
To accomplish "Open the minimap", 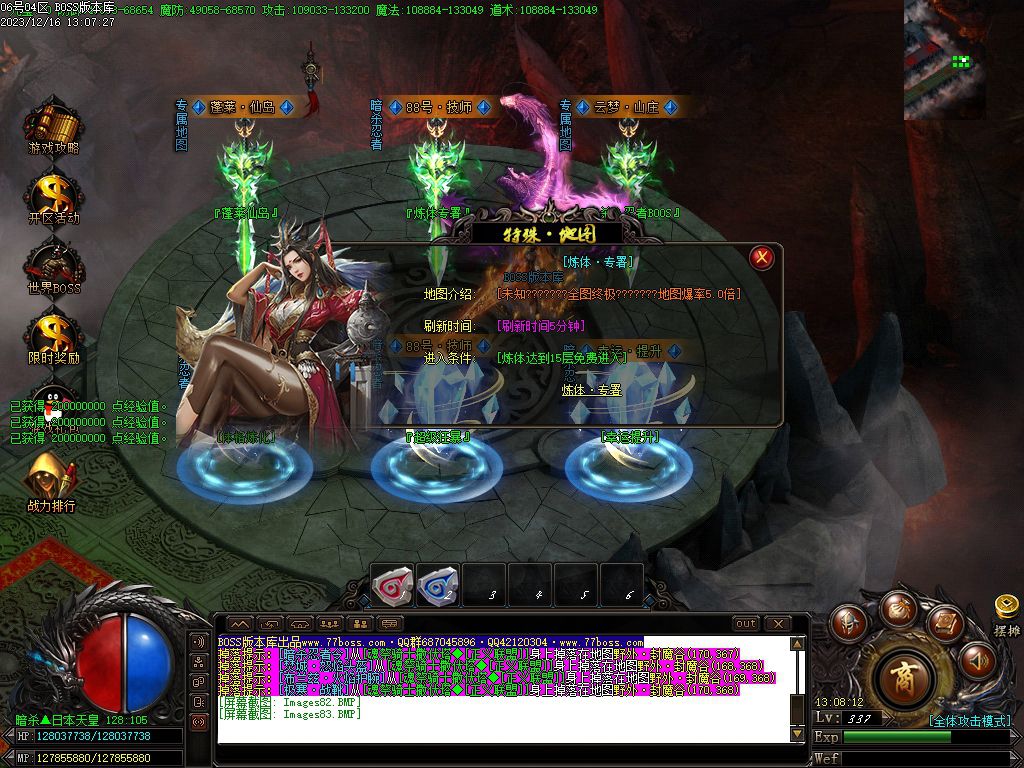I will click(944, 60).
